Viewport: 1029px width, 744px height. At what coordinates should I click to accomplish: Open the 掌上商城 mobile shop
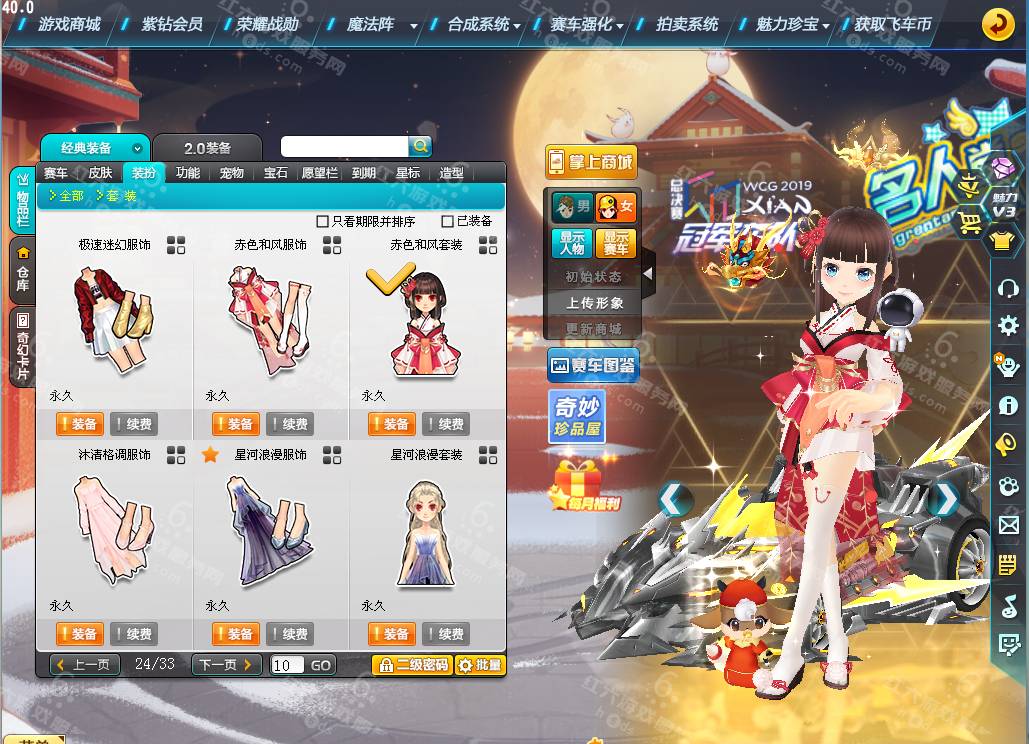[591, 162]
